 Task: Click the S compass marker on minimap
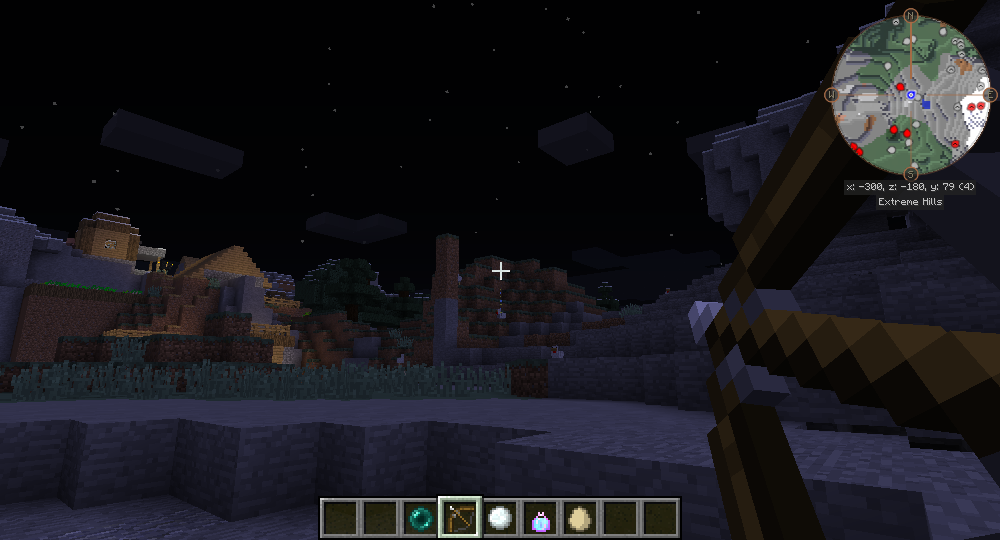click(910, 174)
